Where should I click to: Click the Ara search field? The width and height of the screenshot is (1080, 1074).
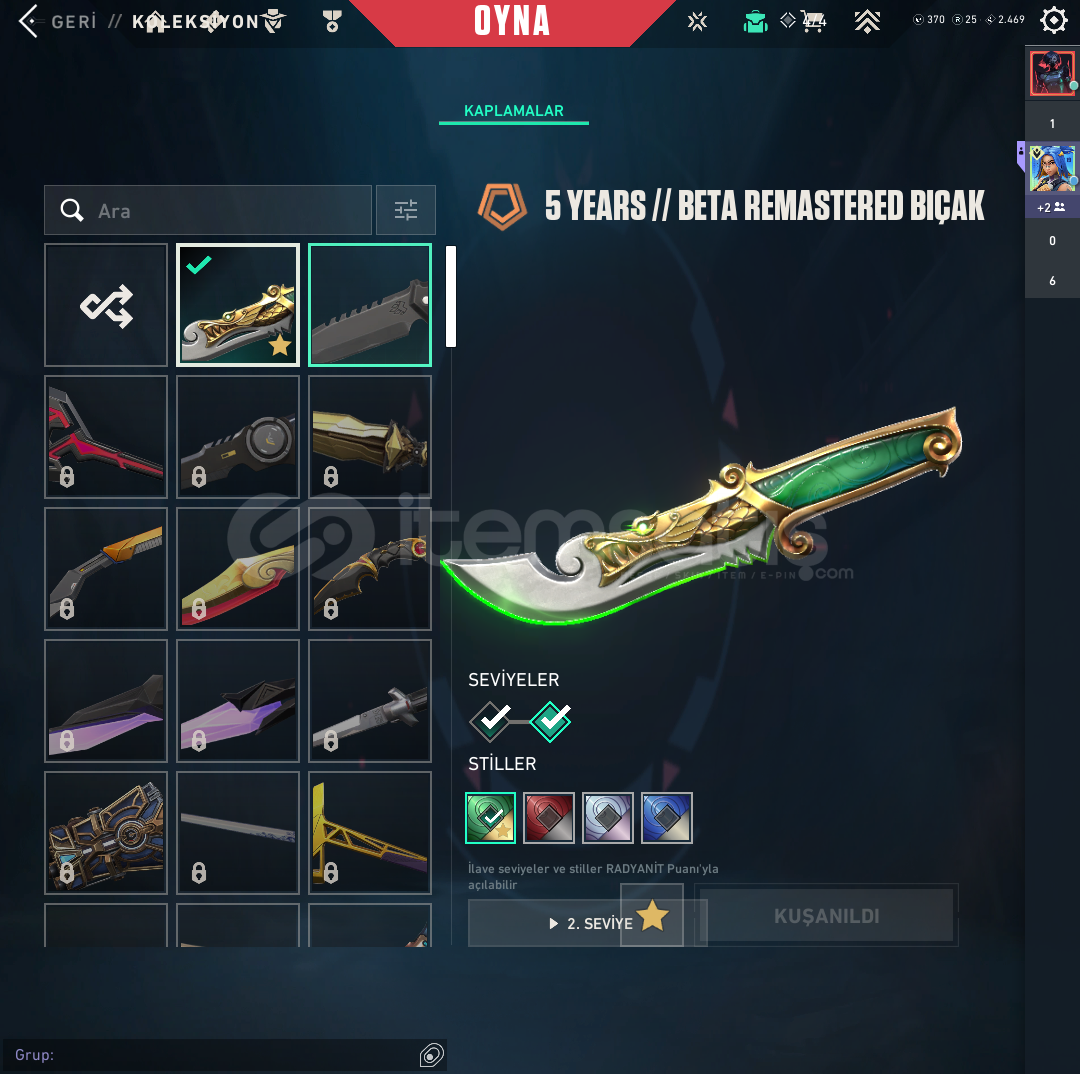(x=208, y=210)
